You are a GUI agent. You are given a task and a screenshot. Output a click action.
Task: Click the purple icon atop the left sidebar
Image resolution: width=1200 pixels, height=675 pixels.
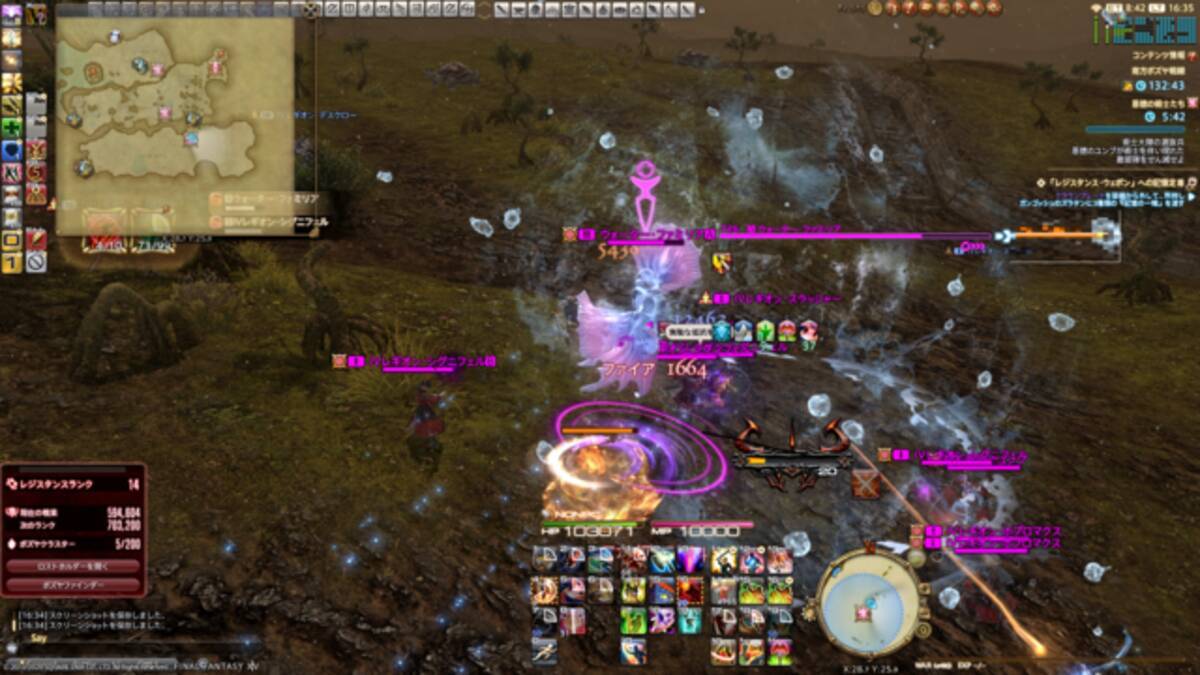12,14
